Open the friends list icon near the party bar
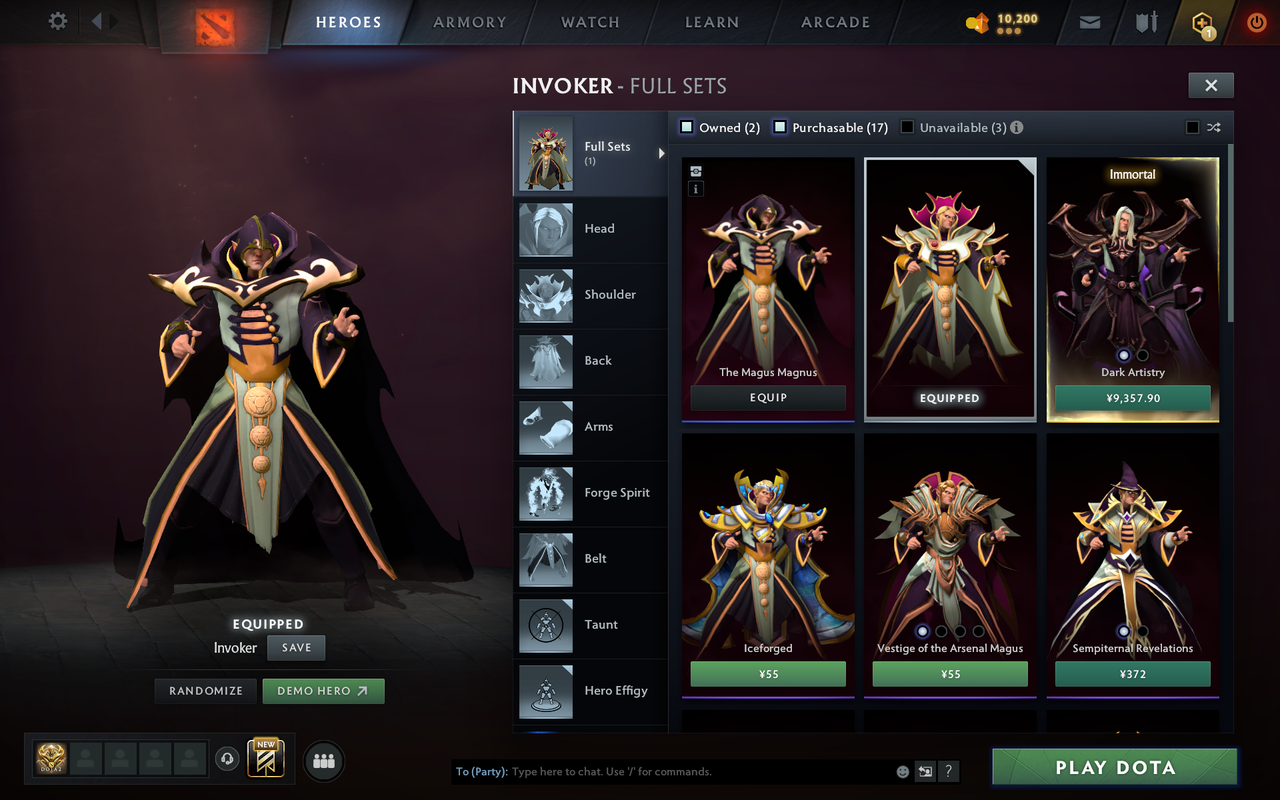1280x800 pixels. (x=323, y=761)
